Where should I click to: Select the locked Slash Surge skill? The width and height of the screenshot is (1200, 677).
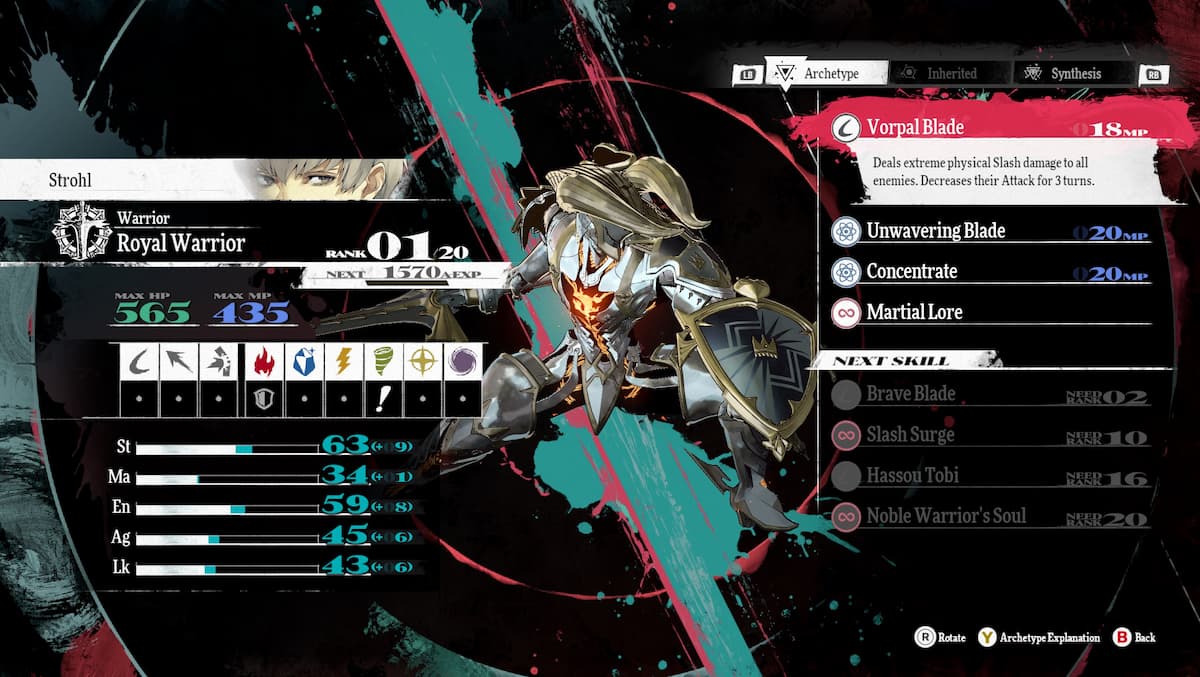[x=910, y=435]
